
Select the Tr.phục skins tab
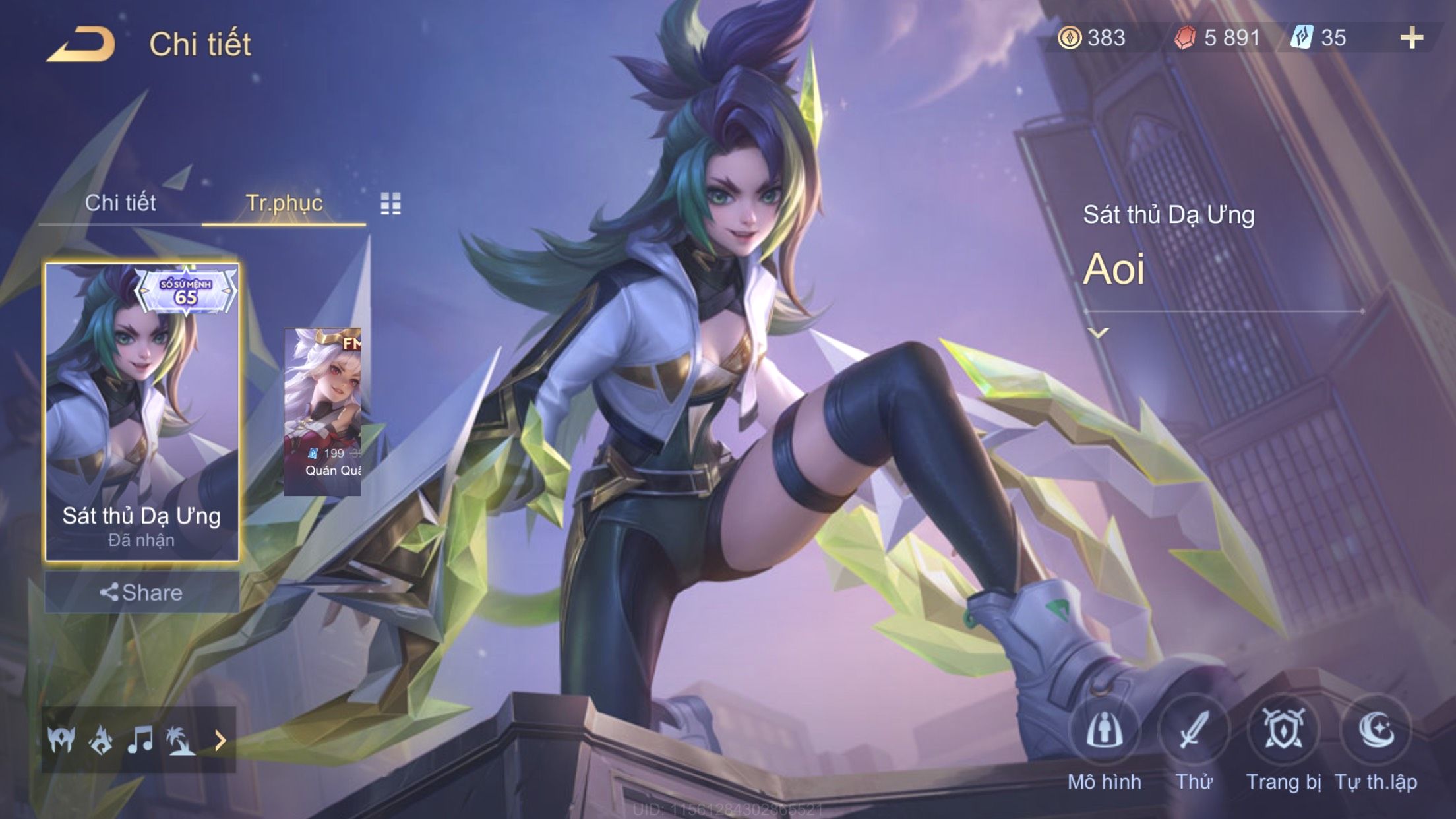tap(284, 203)
